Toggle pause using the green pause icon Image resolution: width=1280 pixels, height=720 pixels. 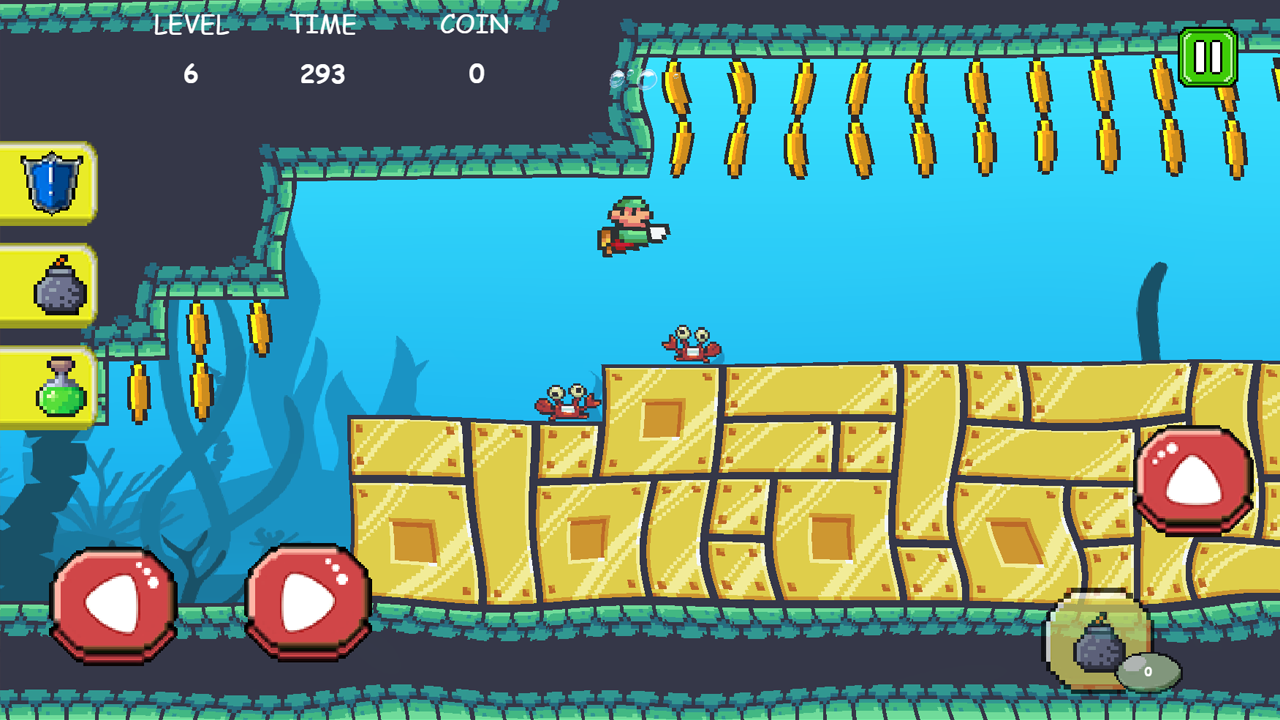(x=1206, y=57)
